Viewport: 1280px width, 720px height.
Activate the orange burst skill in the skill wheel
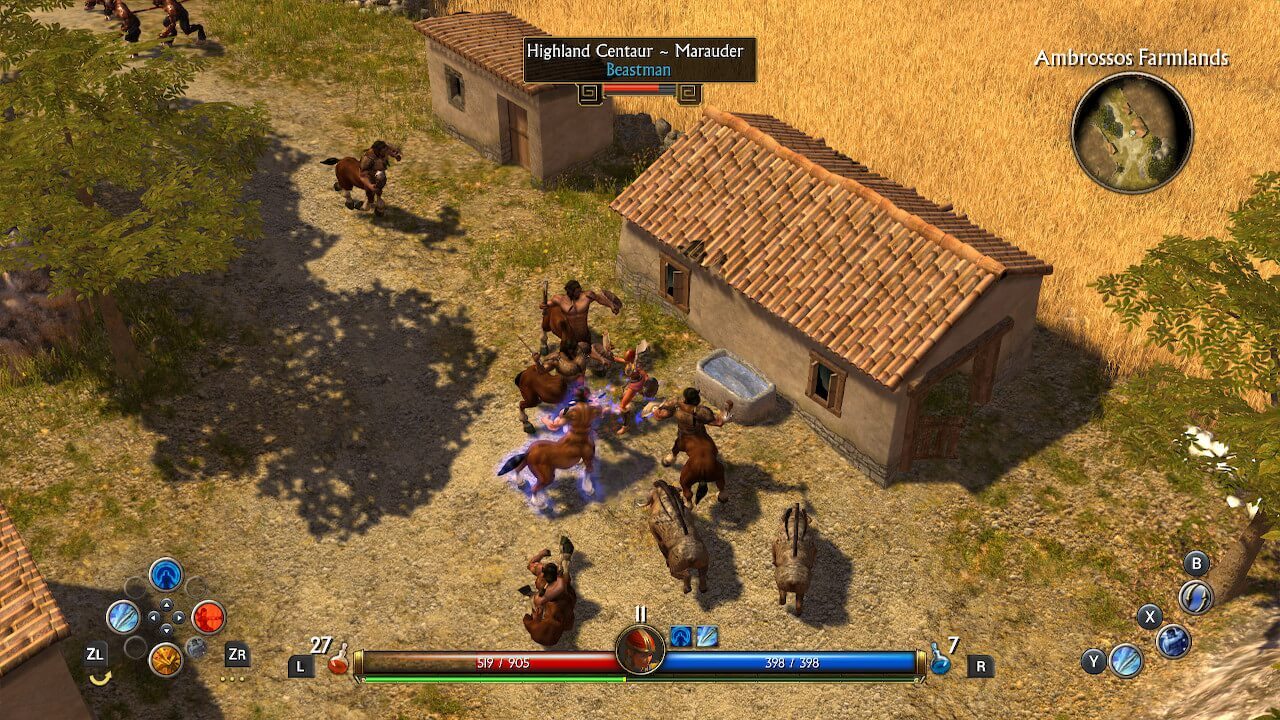165,659
